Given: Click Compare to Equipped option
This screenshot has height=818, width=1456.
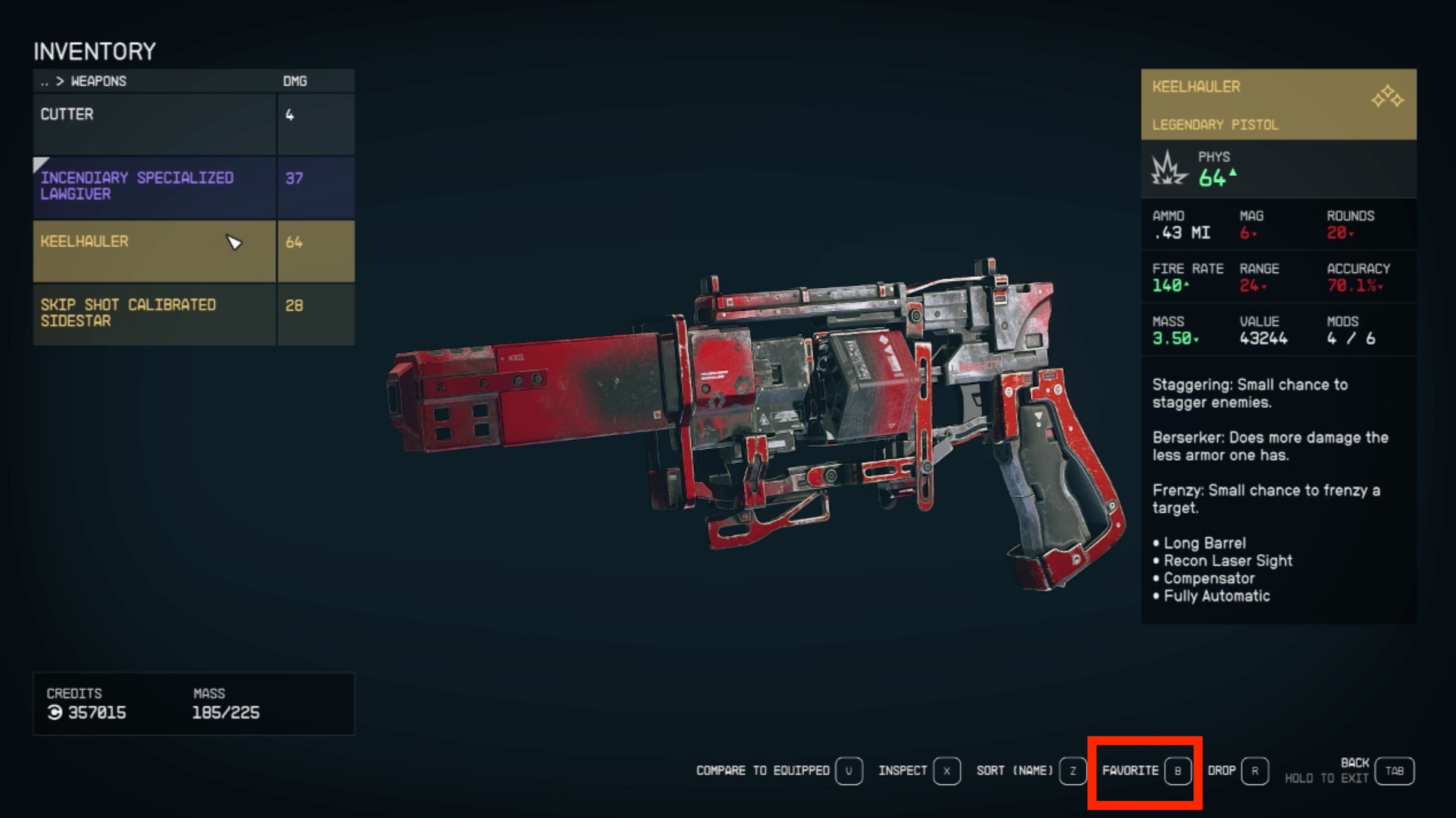Looking at the screenshot, I should [778, 771].
